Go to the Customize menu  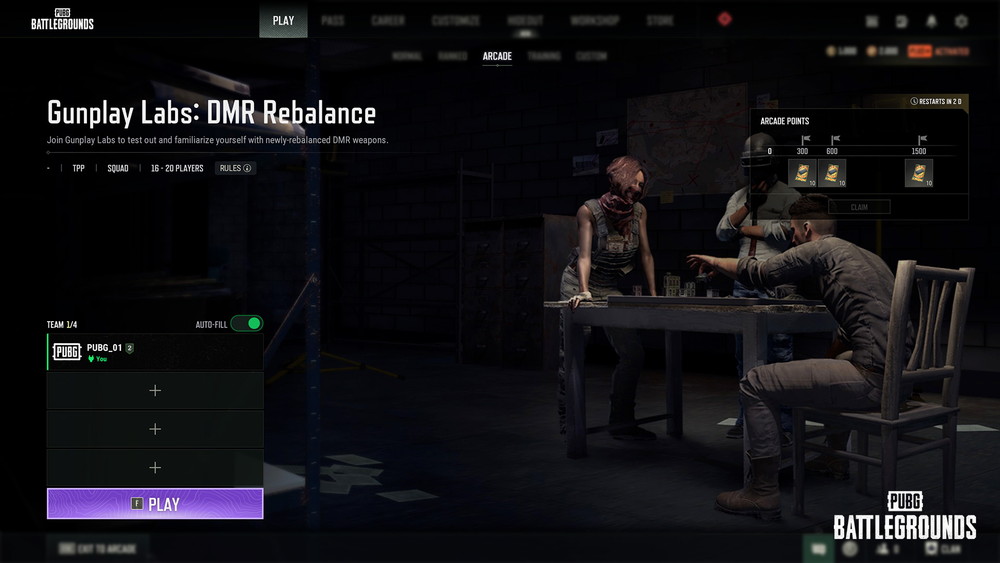(x=456, y=20)
